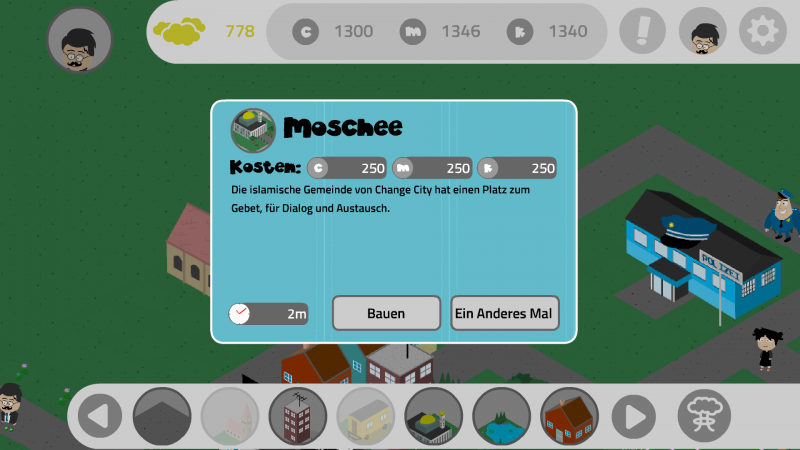Open the exclamation mark notifications
The image size is (800, 450).
tap(642, 31)
